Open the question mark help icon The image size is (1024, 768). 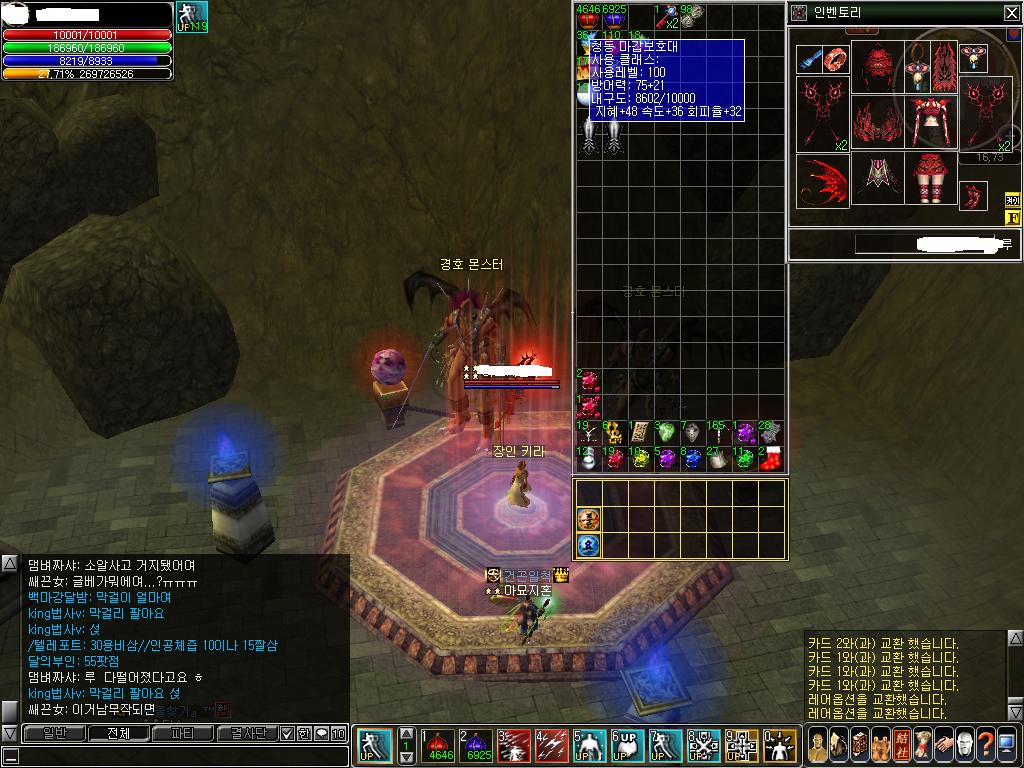pos(986,744)
